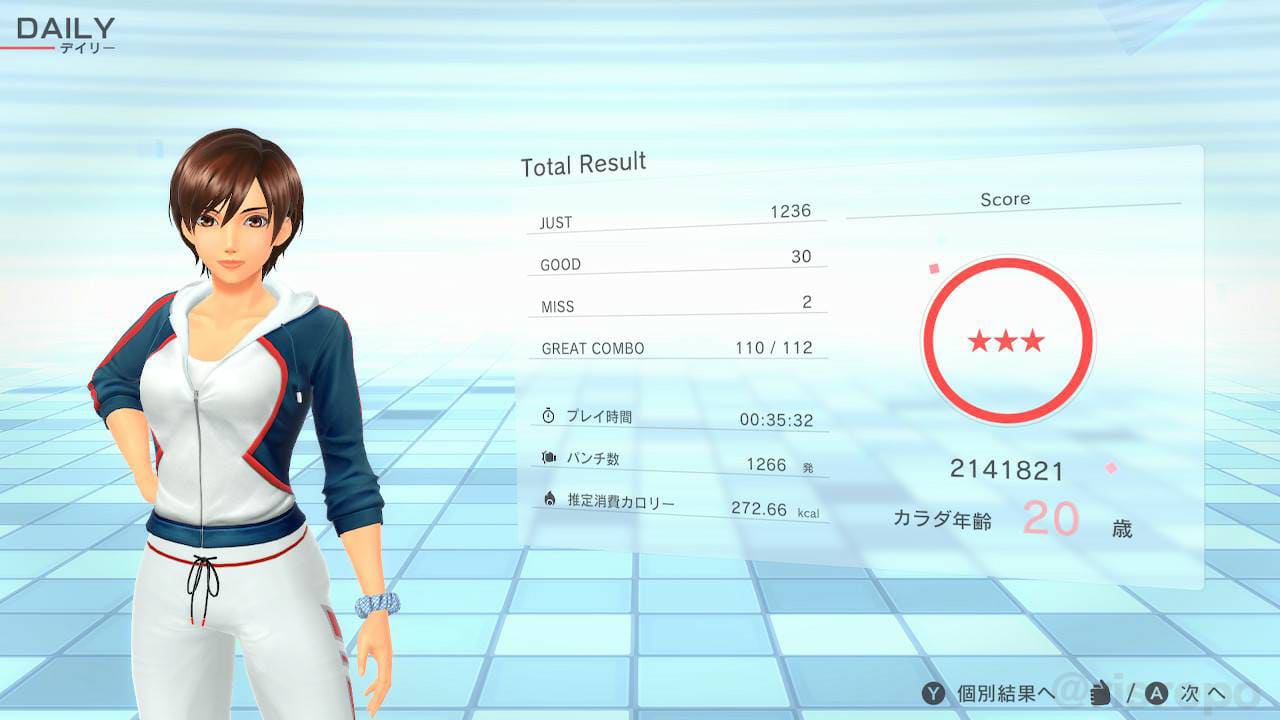Click the three stars inside the score ring
The width and height of the screenshot is (1280, 720).
click(x=1006, y=341)
